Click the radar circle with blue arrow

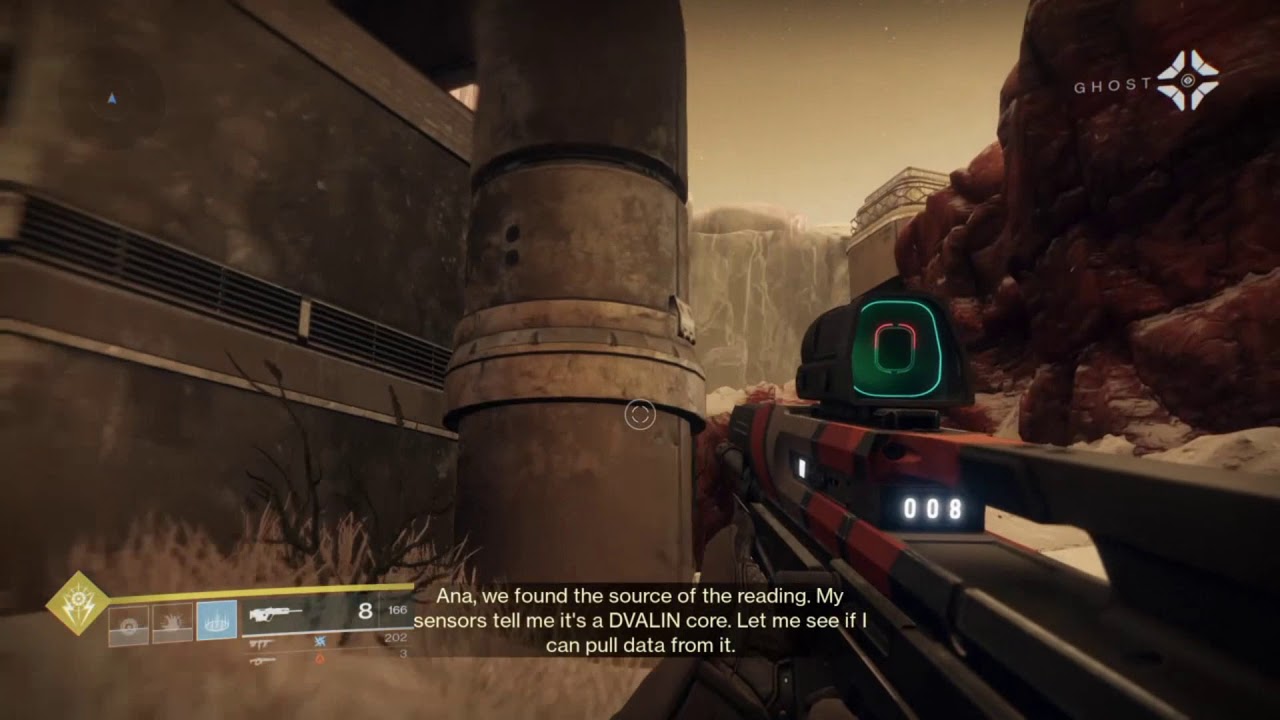click(111, 98)
